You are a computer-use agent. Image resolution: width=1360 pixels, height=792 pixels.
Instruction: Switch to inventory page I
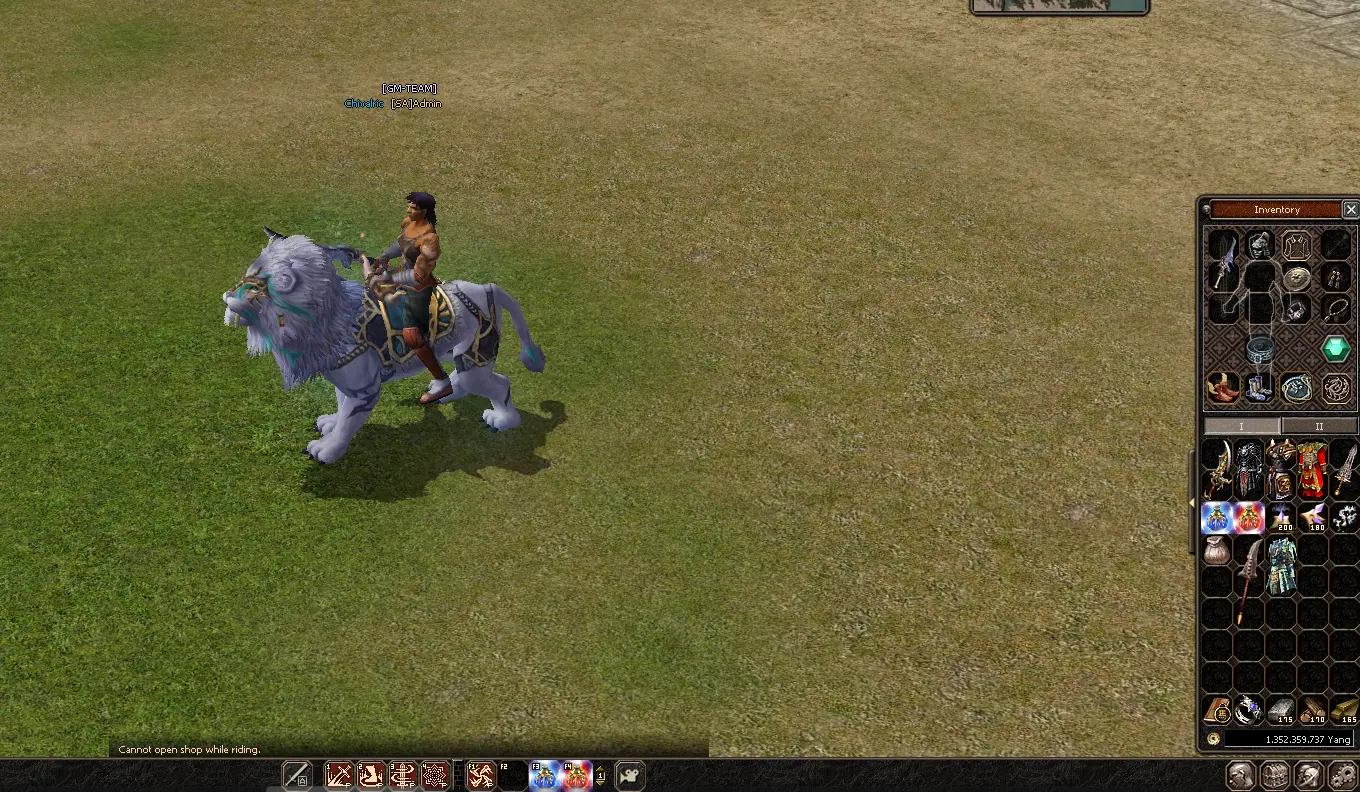coord(1241,426)
